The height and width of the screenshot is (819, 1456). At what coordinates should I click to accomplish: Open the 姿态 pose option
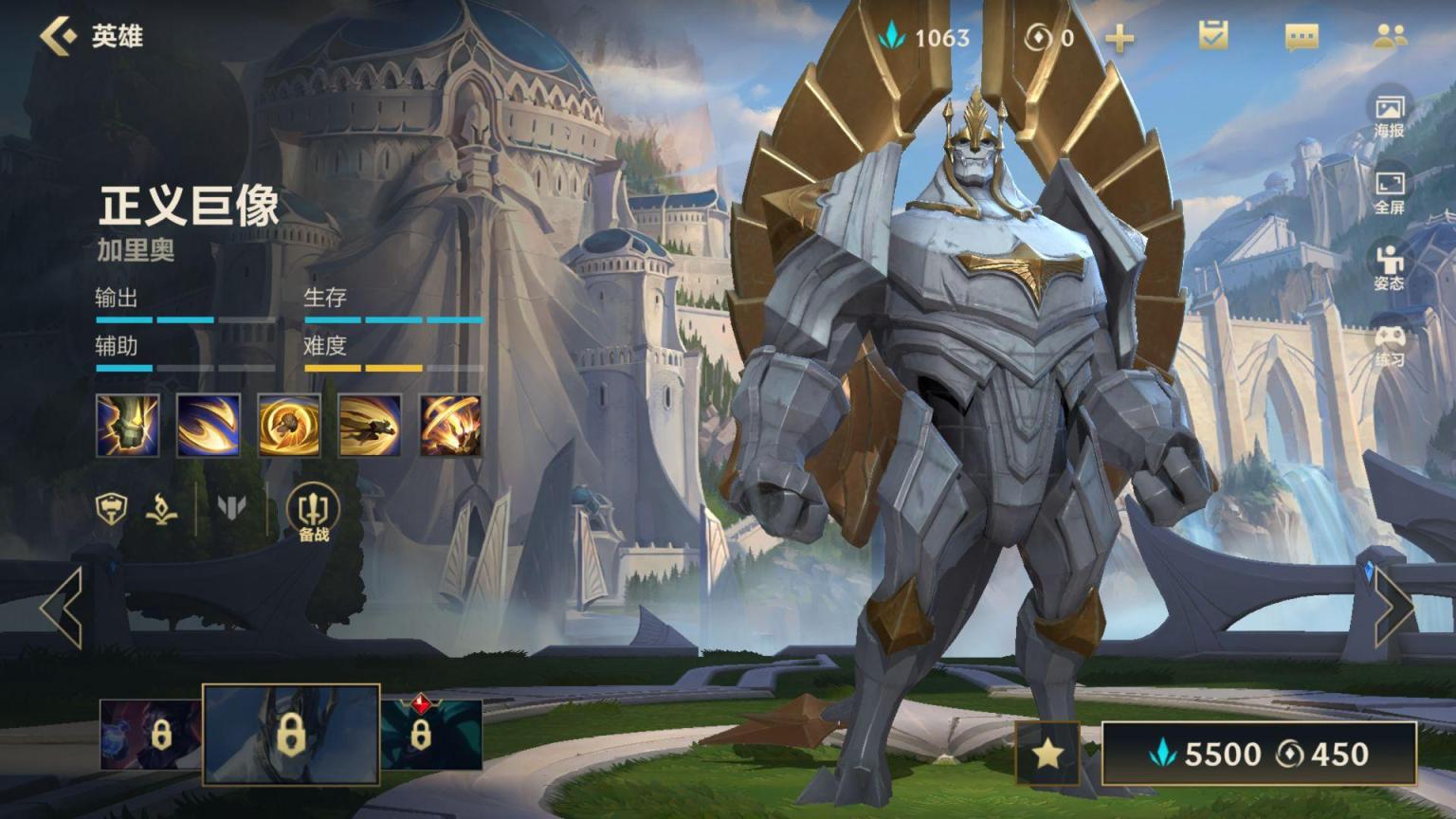1390,267
